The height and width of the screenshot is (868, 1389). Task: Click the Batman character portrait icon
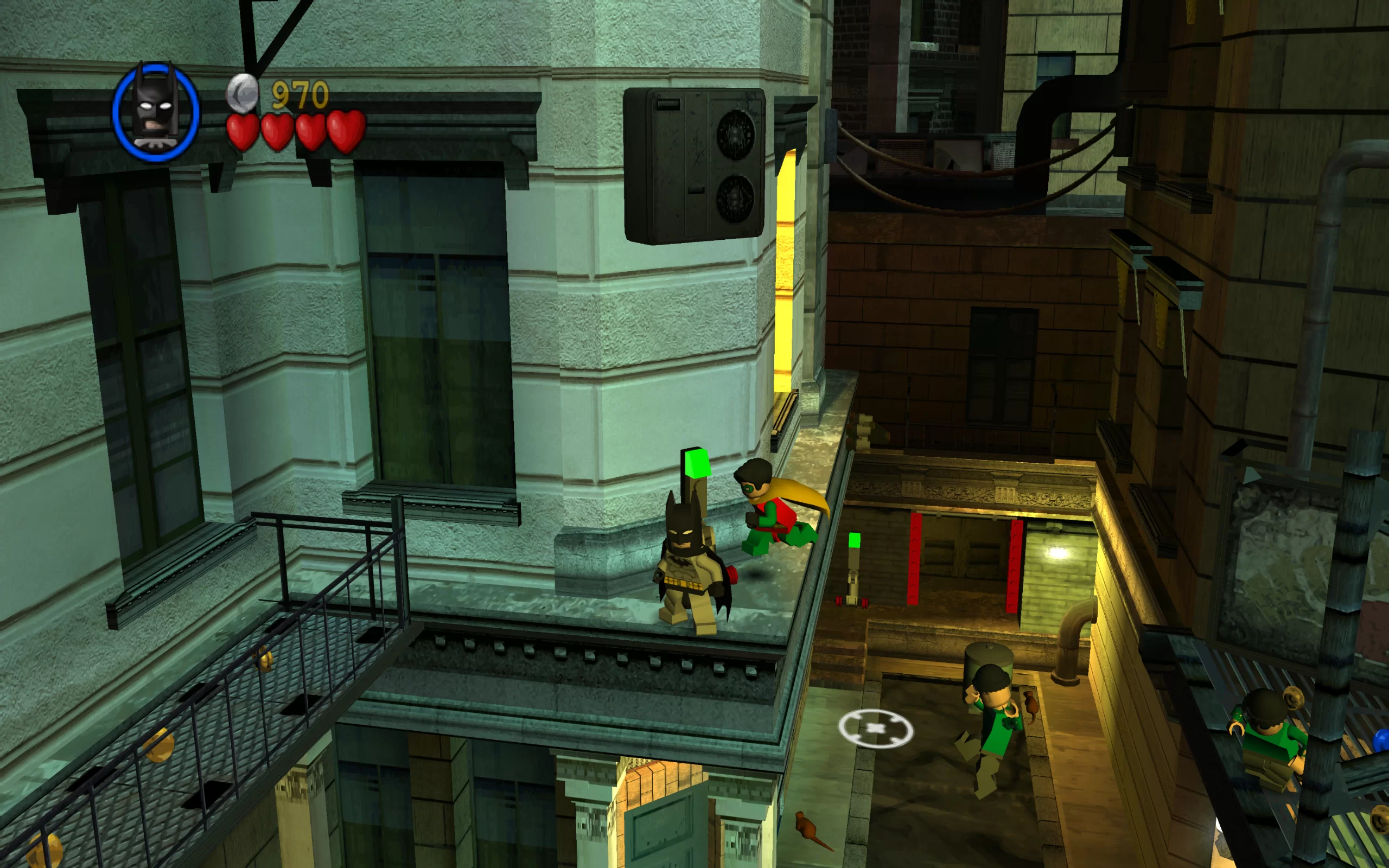(156, 111)
